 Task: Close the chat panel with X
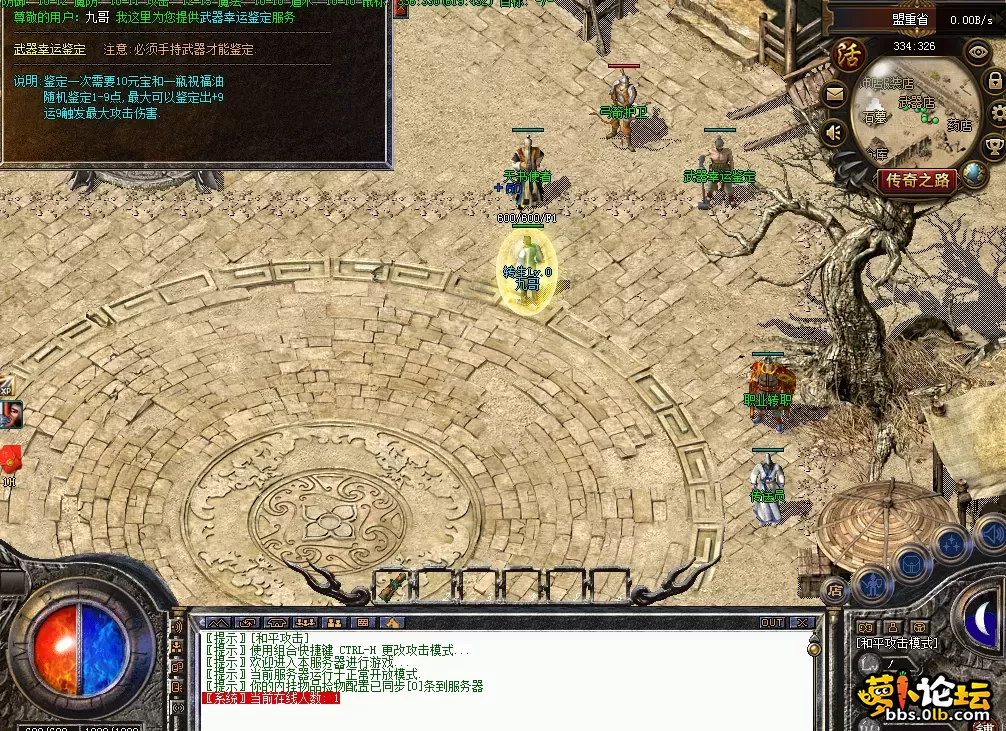click(x=801, y=622)
